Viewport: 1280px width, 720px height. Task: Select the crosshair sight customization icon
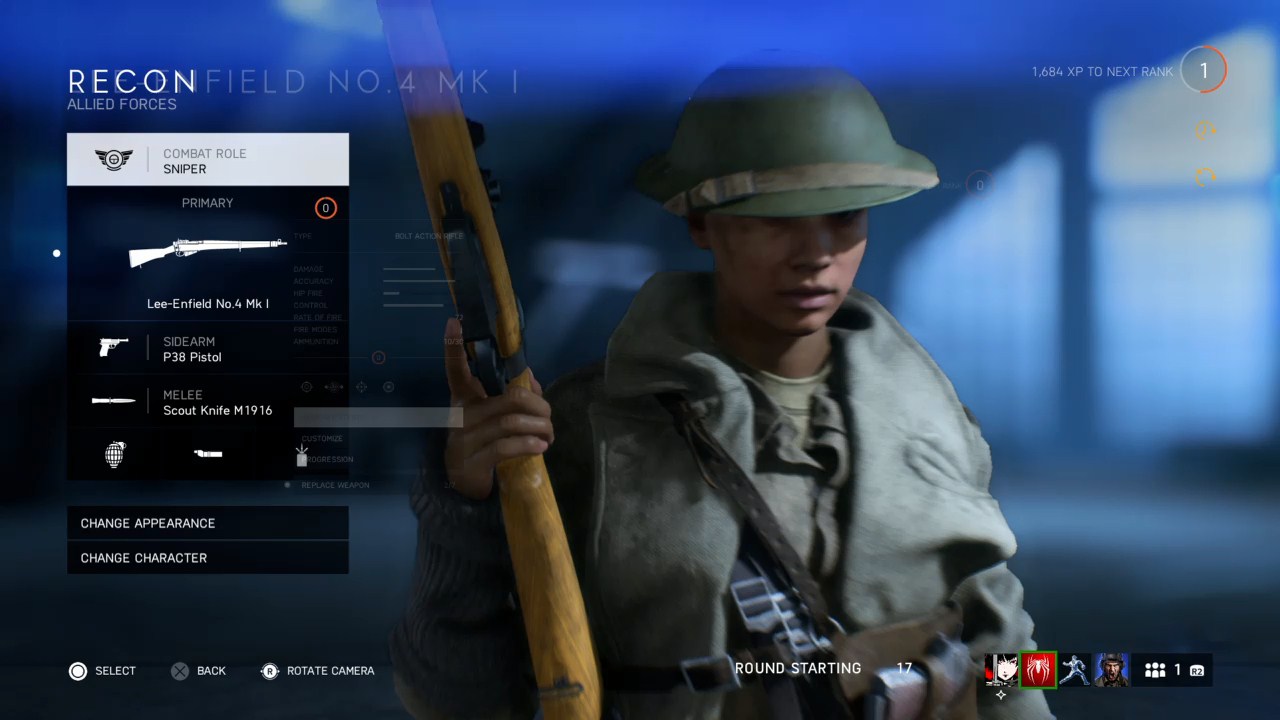pyautogui.click(x=361, y=386)
